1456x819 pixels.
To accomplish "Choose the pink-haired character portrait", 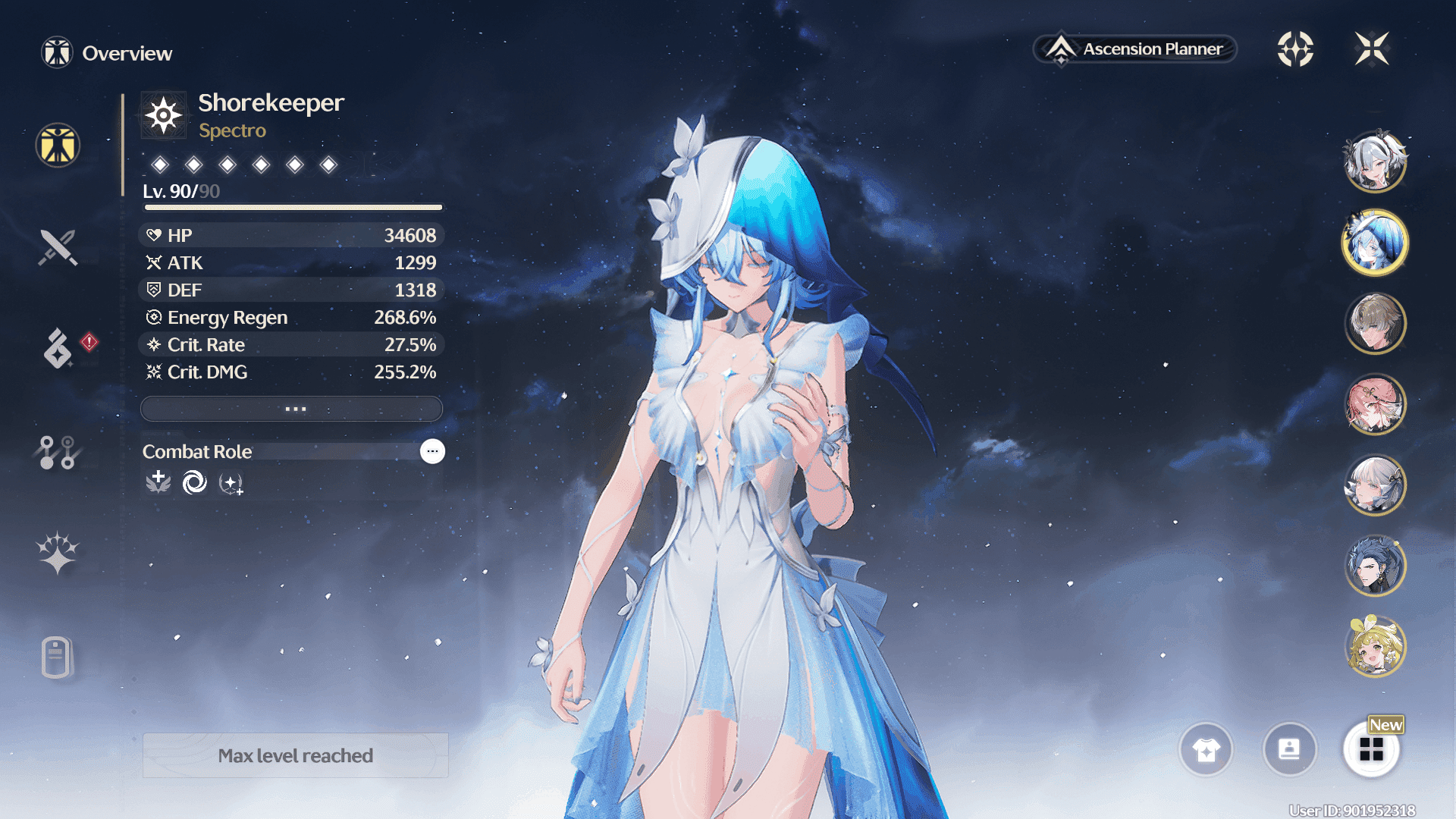I will pos(1374,404).
